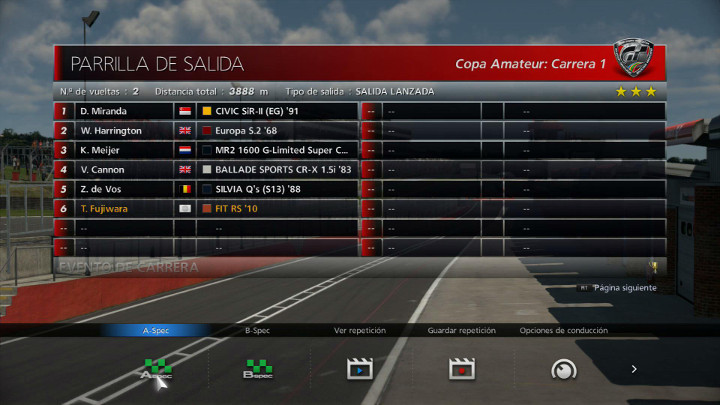
Task: Show more options with right arrow
Action: [x=633, y=369]
